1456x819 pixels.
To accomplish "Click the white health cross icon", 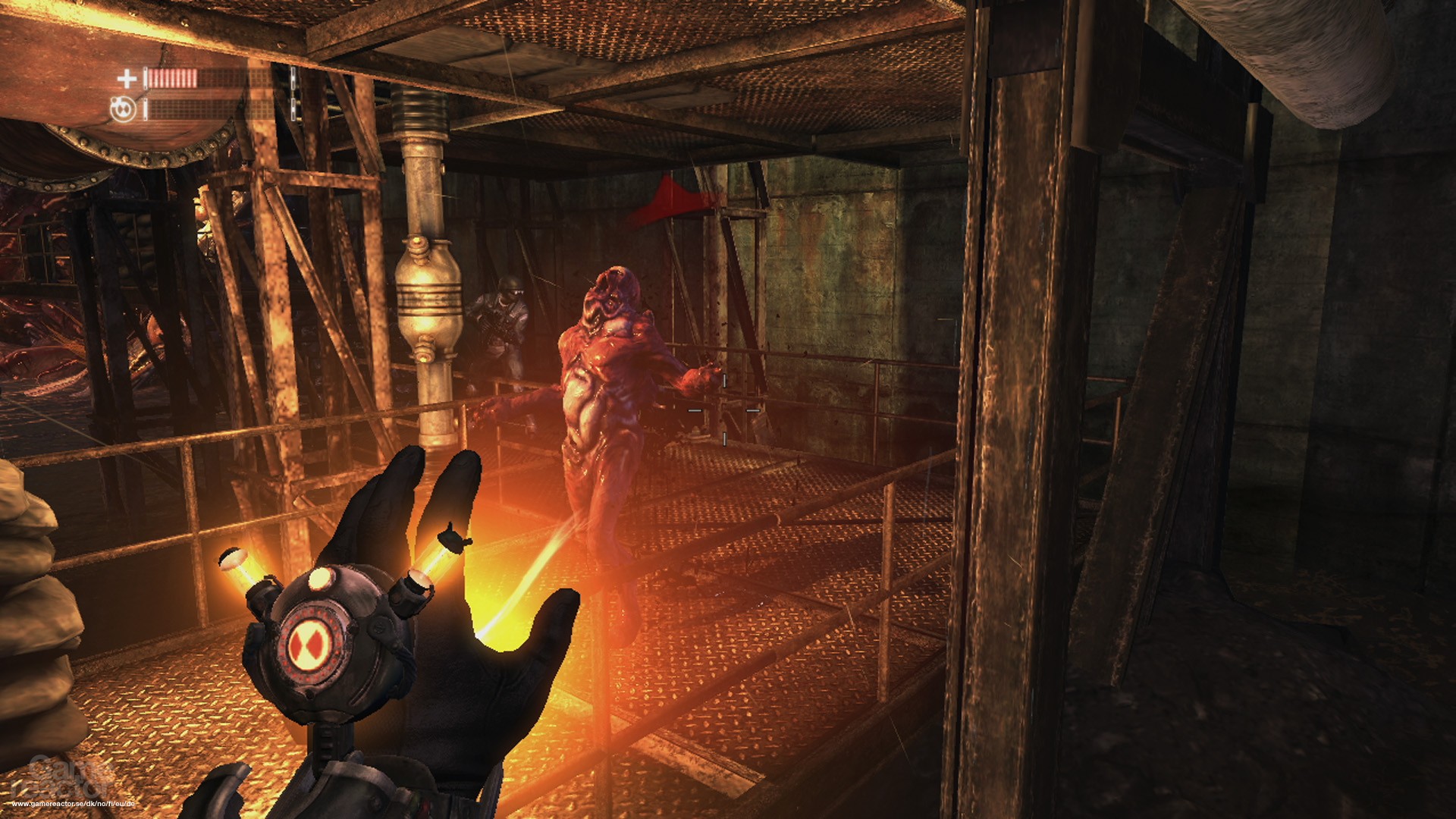I will click(127, 77).
